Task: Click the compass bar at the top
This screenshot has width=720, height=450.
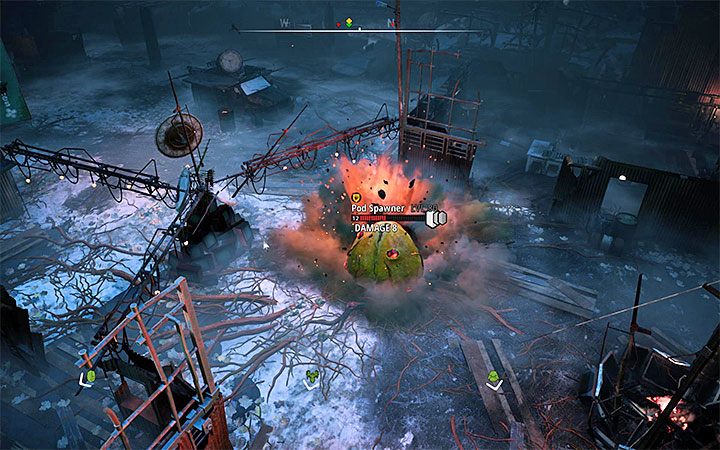Action: pos(360,29)
